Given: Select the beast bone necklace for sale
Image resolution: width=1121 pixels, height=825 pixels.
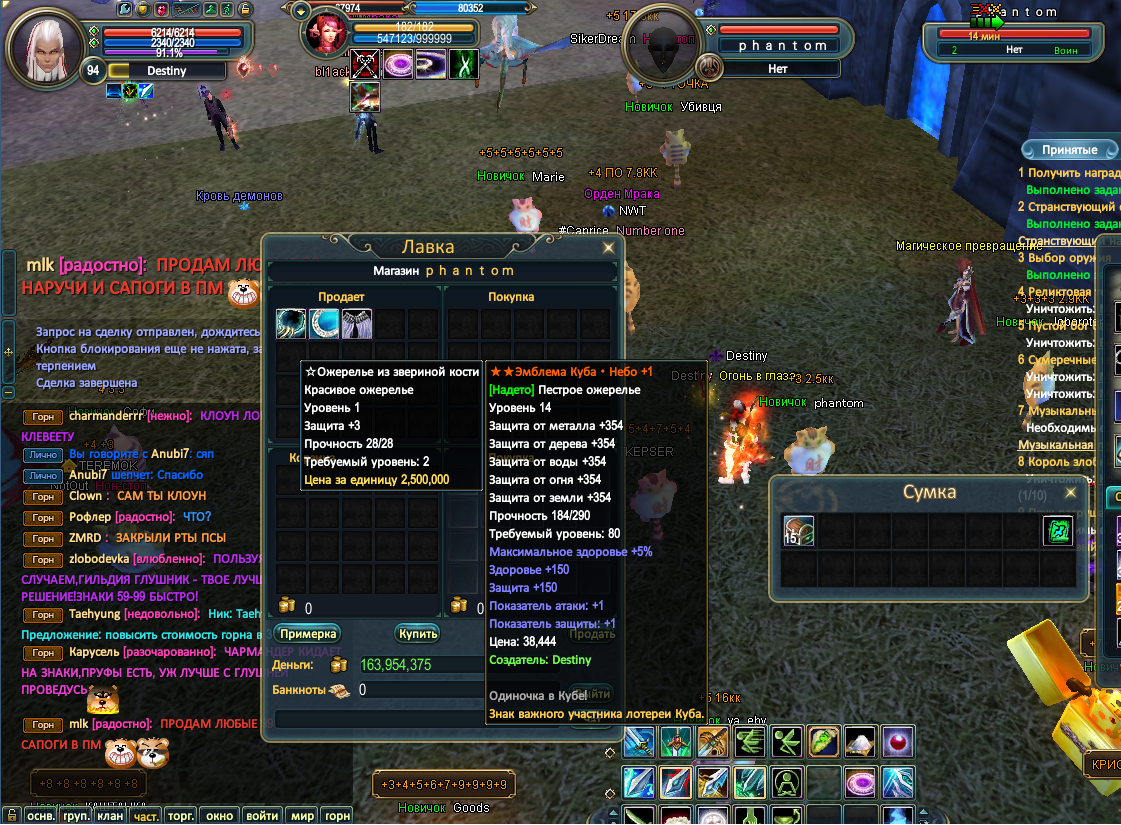Looking at the screenshot, I should 291,324.
